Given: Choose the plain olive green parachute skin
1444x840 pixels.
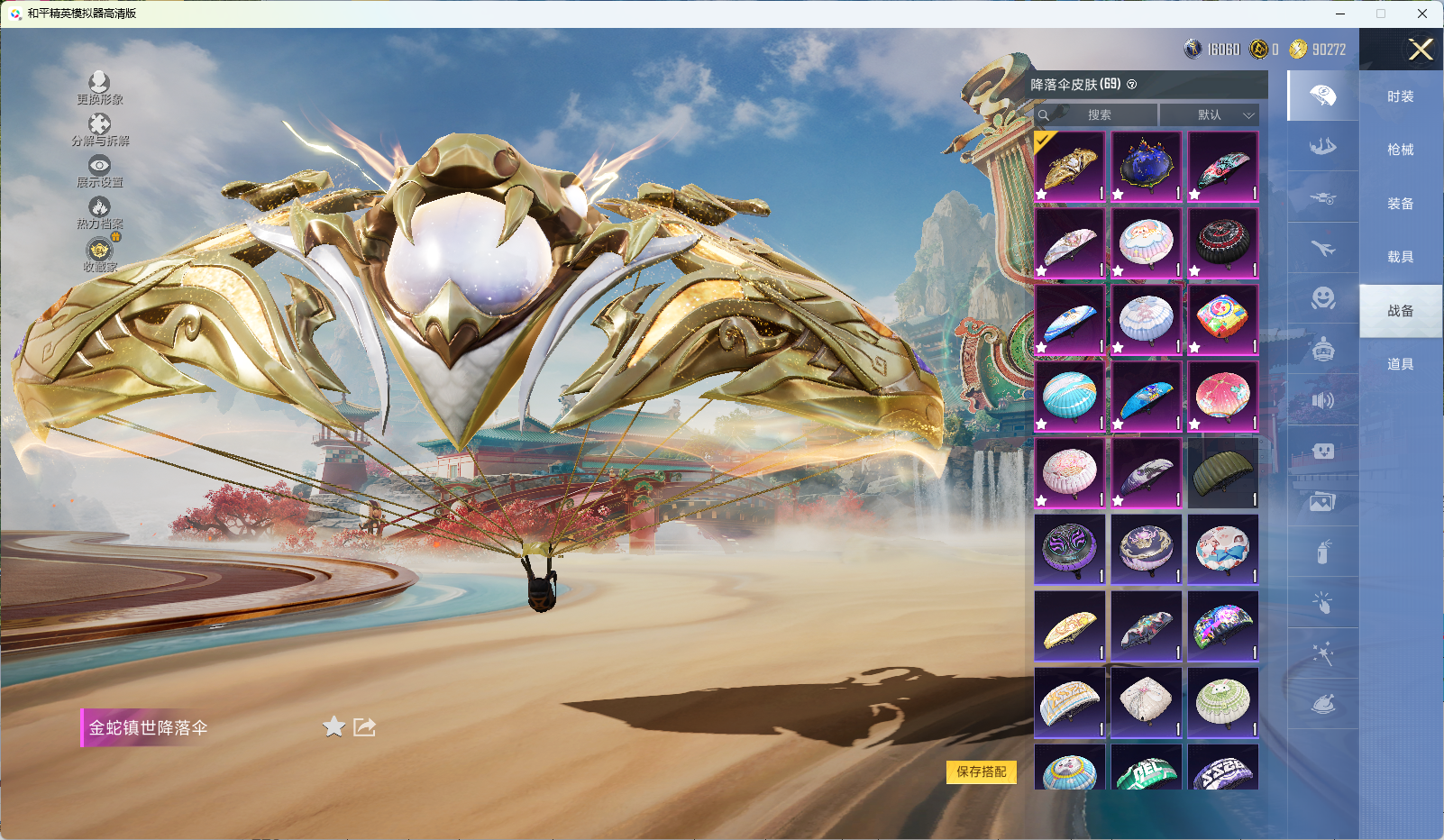Looking at the screenshot, I should pos(1222,473).
